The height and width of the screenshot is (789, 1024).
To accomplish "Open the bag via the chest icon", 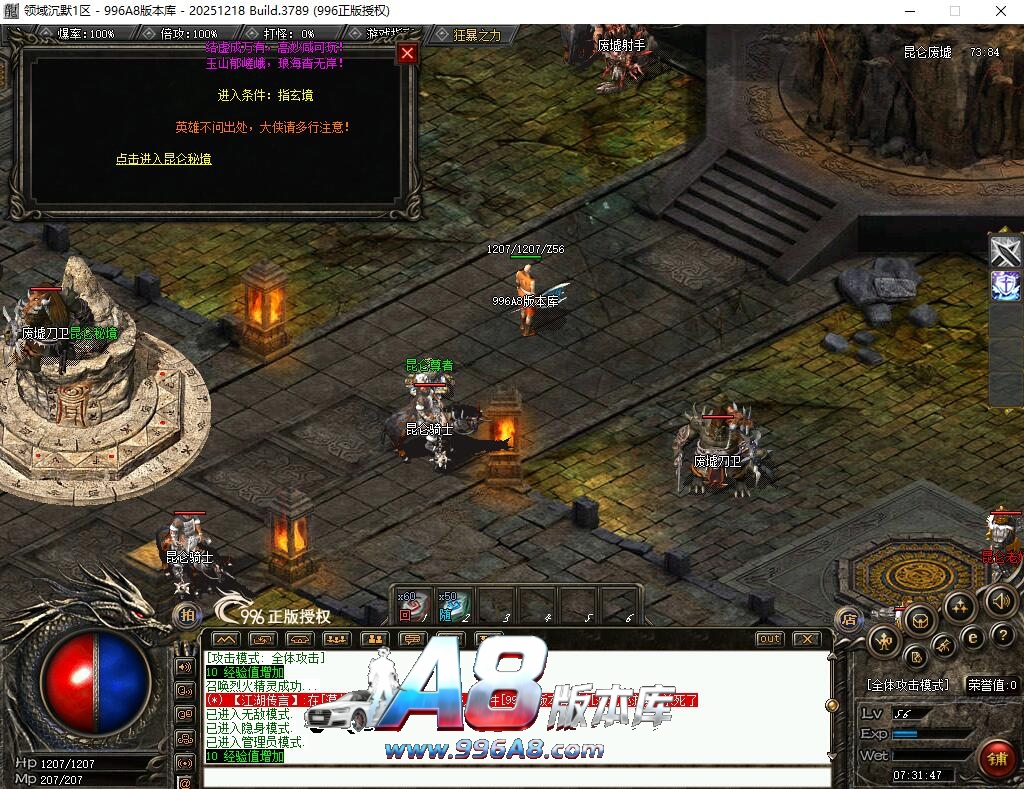I will pos(919,620).
